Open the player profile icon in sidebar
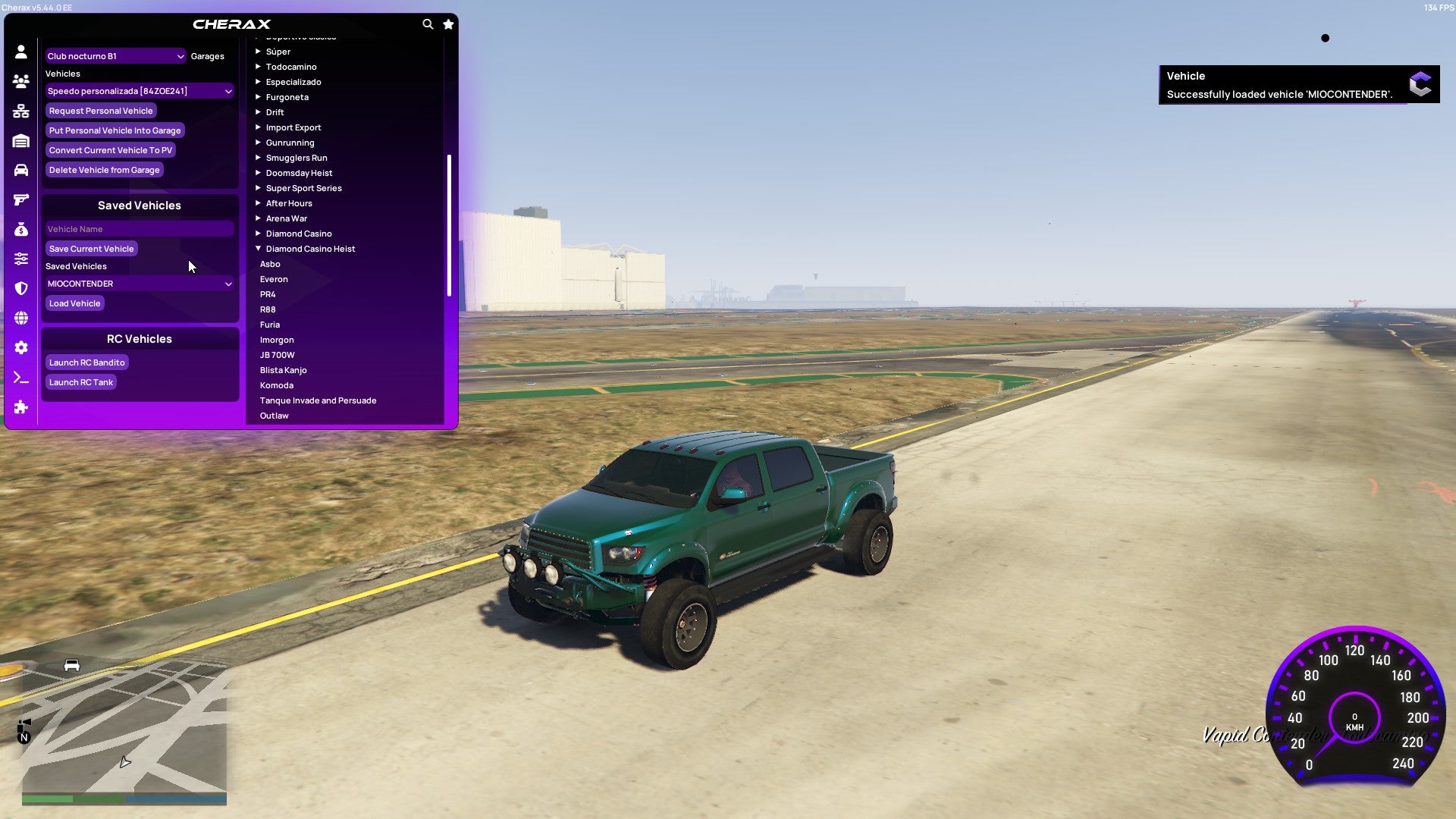Viewport: 1456px width, 819px height. pos(20,52)
